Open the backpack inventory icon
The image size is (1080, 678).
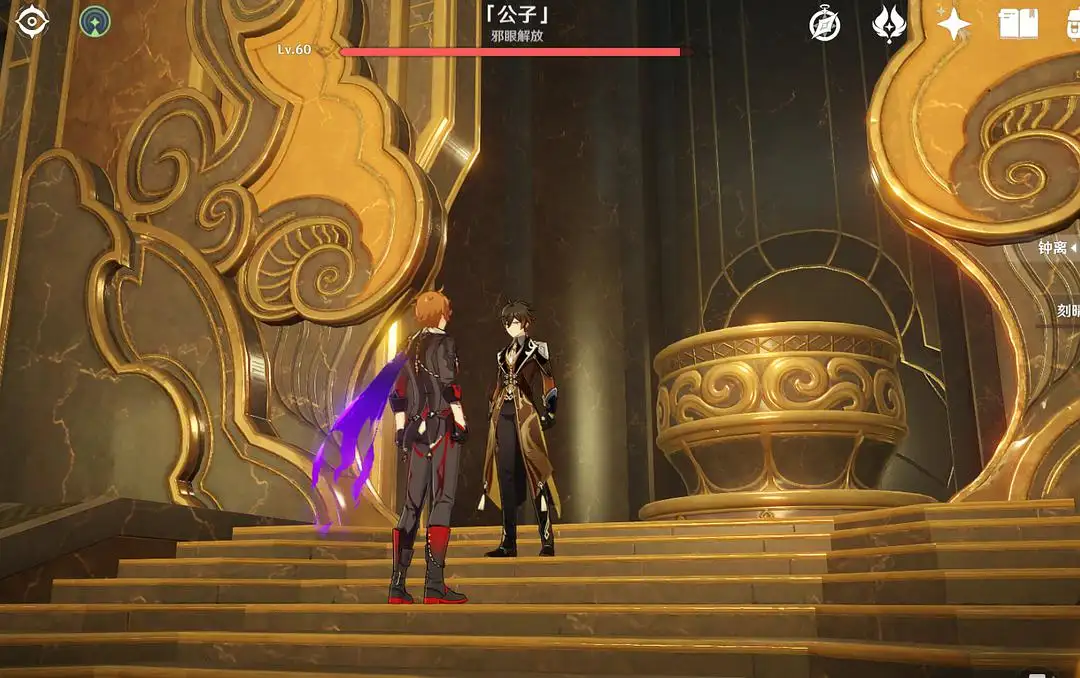coord(1072,24)
